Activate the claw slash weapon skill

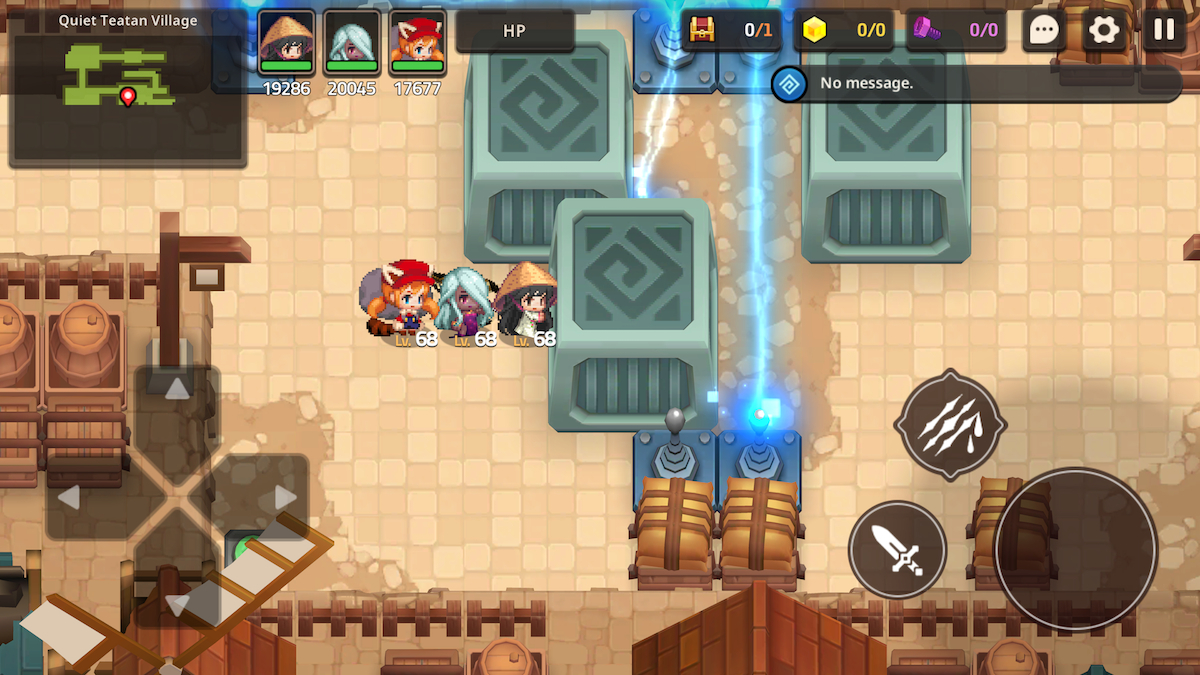[x=949, y=425]
